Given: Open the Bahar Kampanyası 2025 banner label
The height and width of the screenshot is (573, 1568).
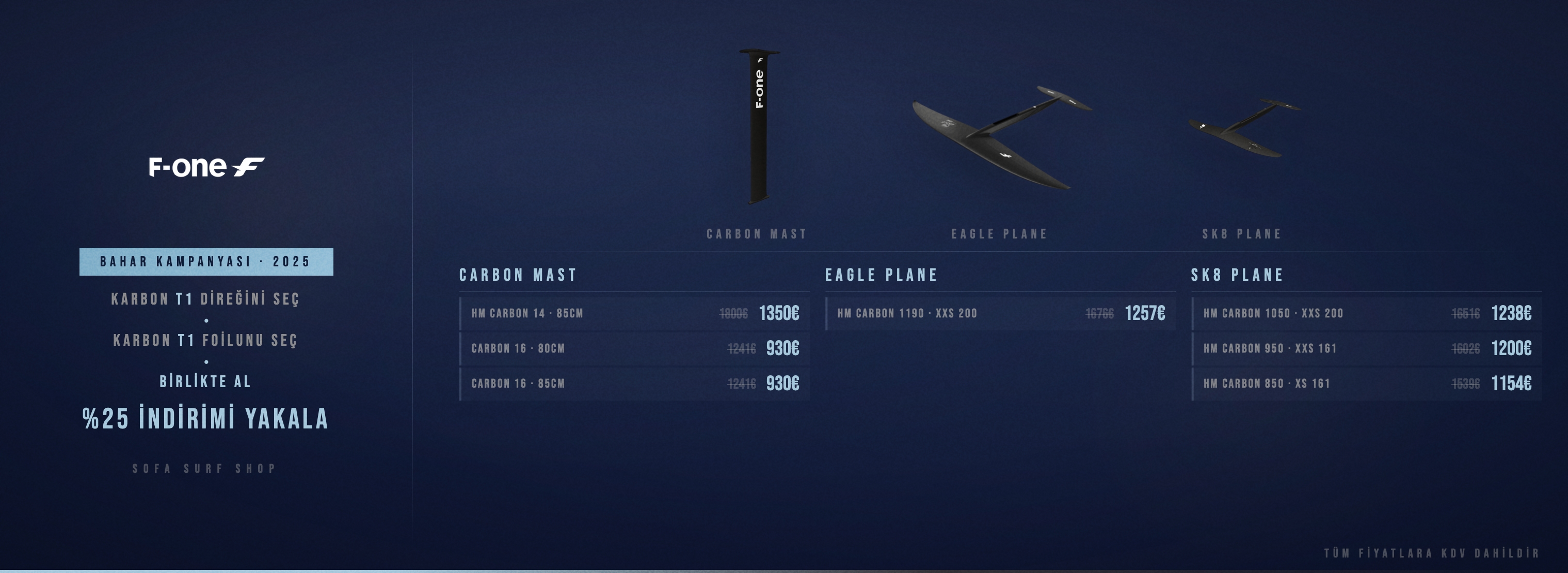Looking at the screenshot, I should point(206,262).
